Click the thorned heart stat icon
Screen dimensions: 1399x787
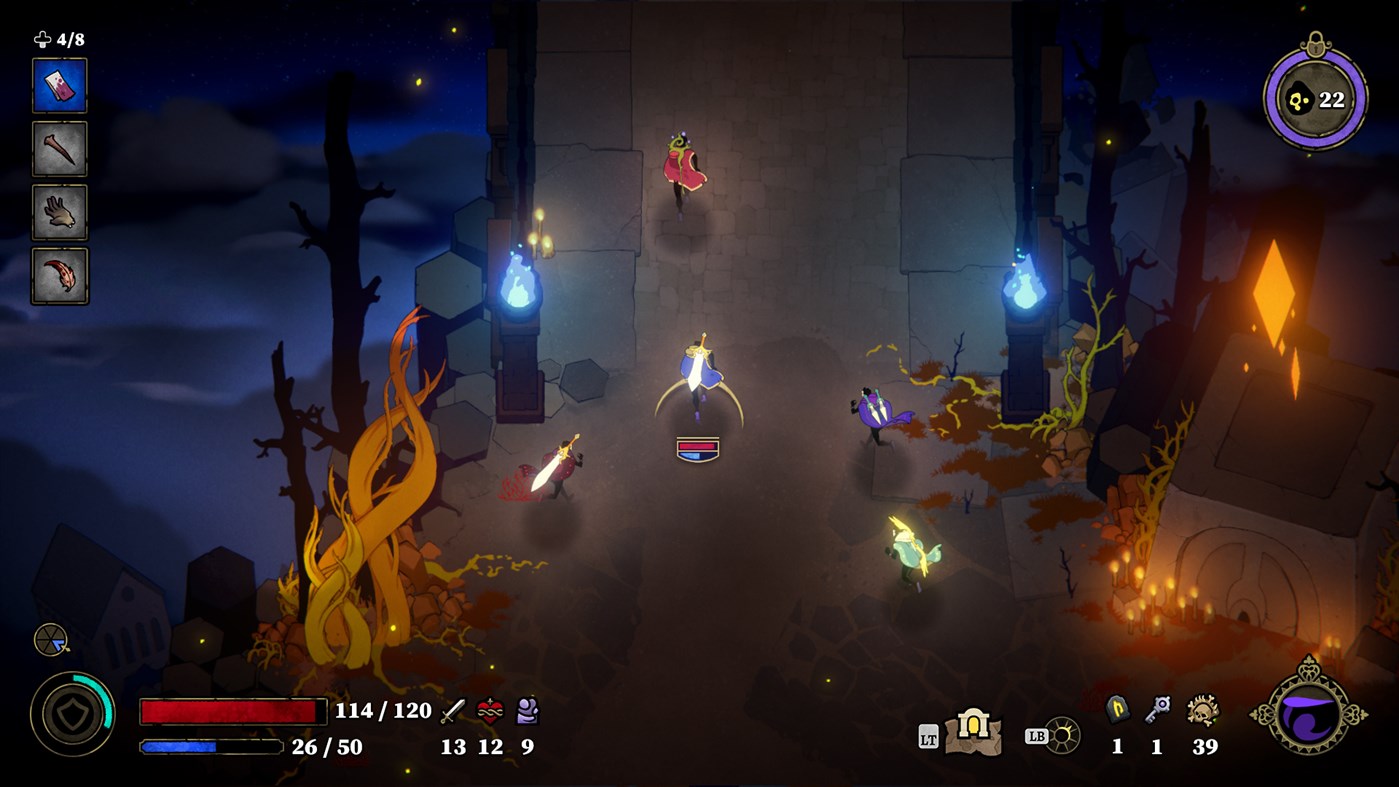click(488, 710)
